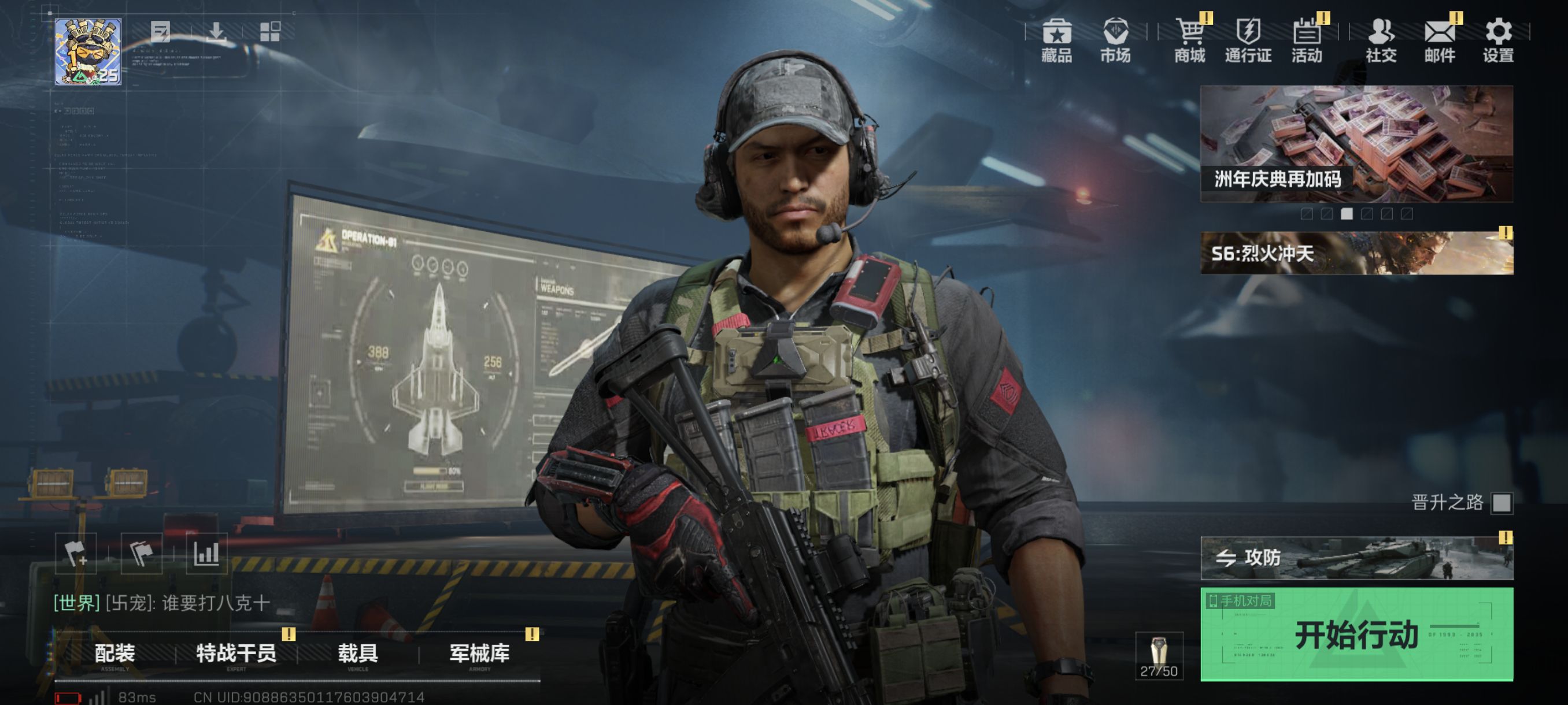Open the 市场 market
This screenshot has width=1568, height=705.
pyautogui.click(x=1115, y=40)
